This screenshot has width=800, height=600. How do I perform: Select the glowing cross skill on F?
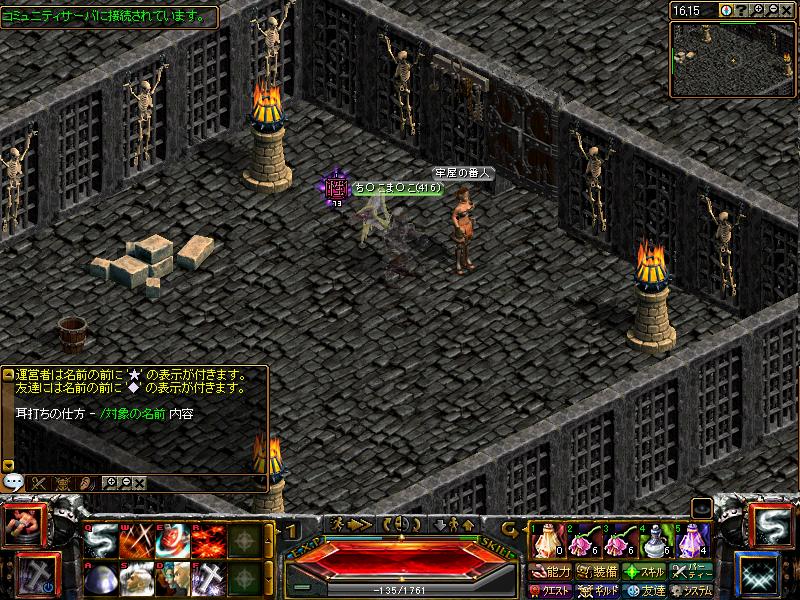click(208, 579)
